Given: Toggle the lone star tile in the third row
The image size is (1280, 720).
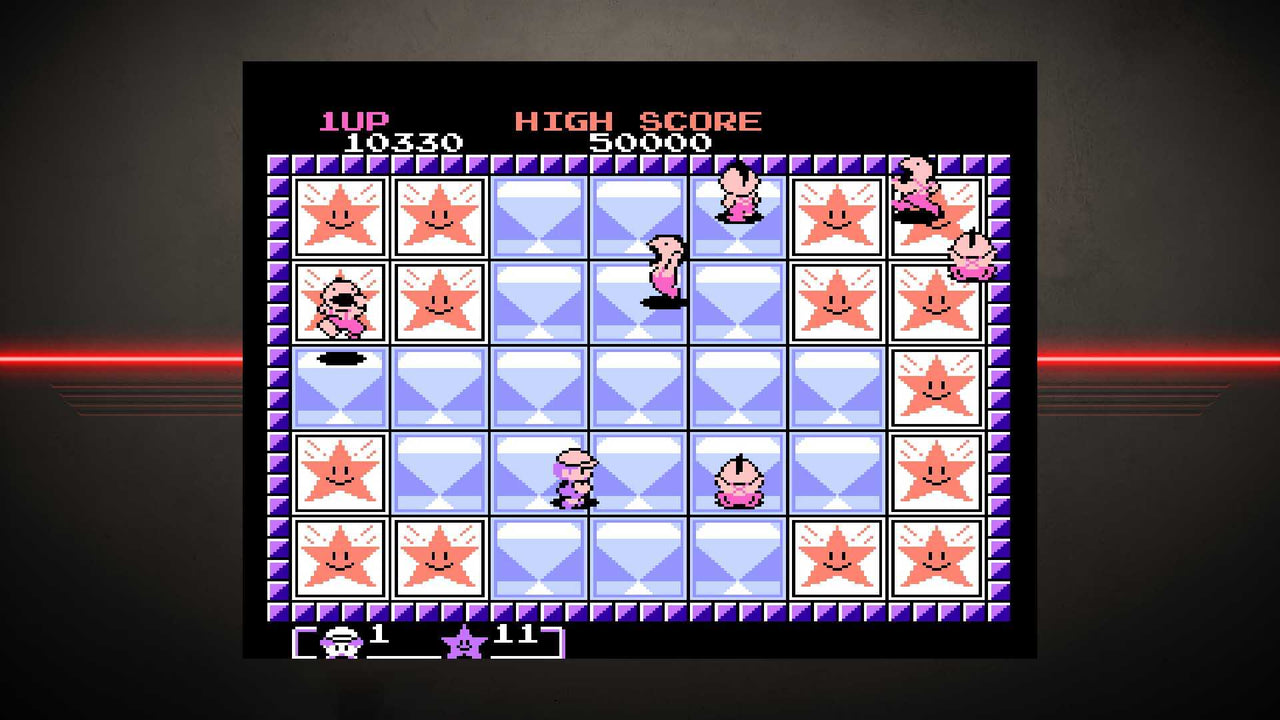Looking at the screenshot, I should [937, 390].
